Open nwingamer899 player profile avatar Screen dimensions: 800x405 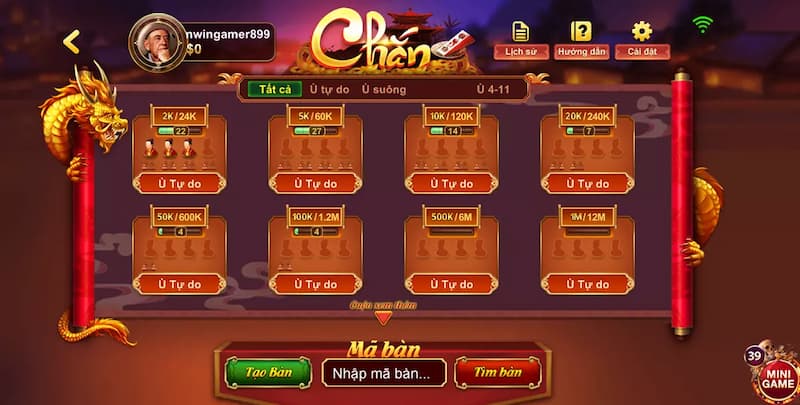click(x=156, y=41)
